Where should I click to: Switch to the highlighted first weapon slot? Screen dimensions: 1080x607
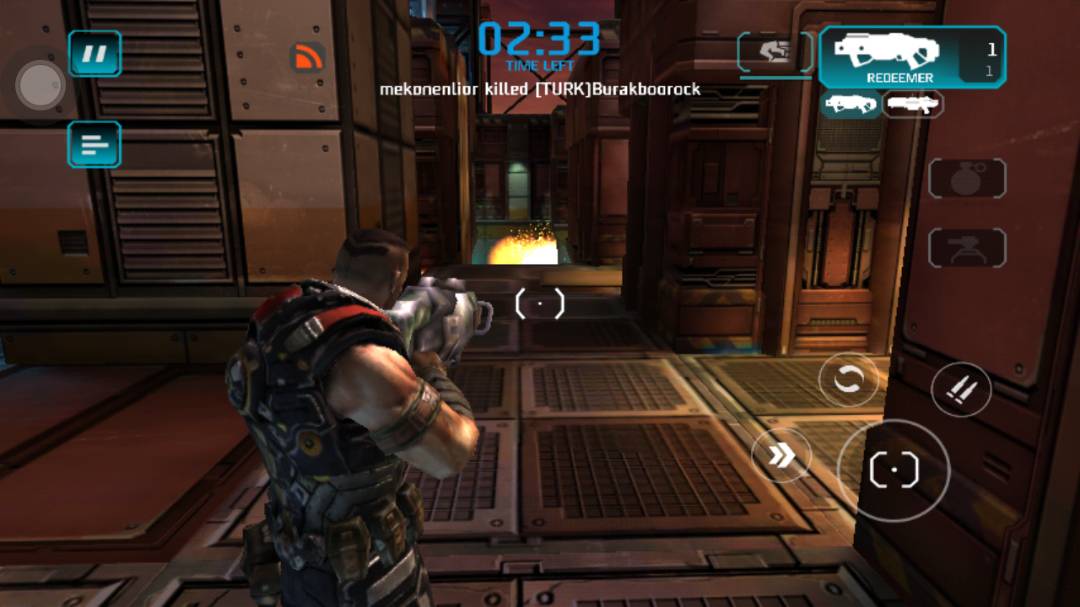pyautogui.click(x=851, y=104)
